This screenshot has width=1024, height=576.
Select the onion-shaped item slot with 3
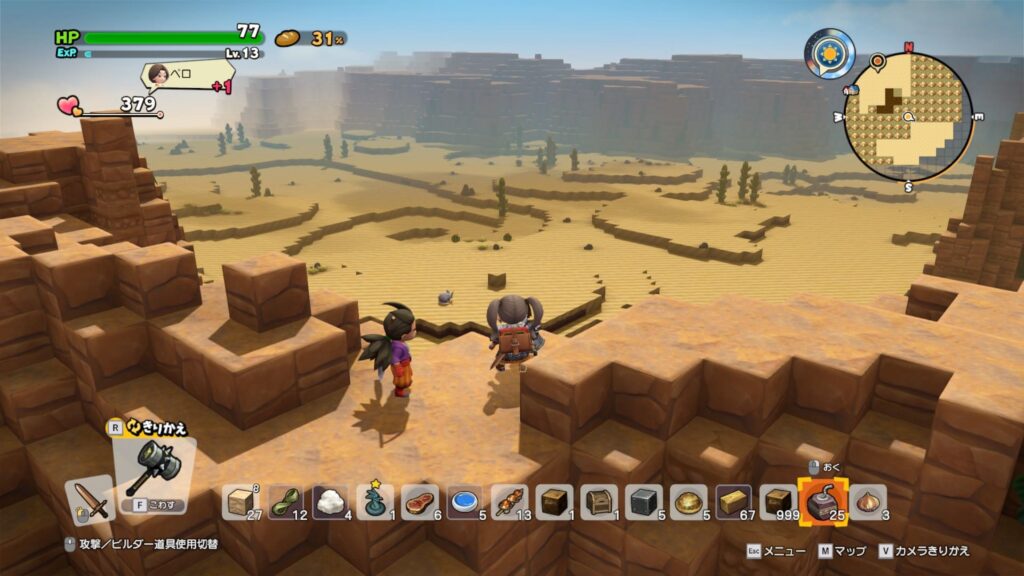pyautogui.click(x=868, y=502)
